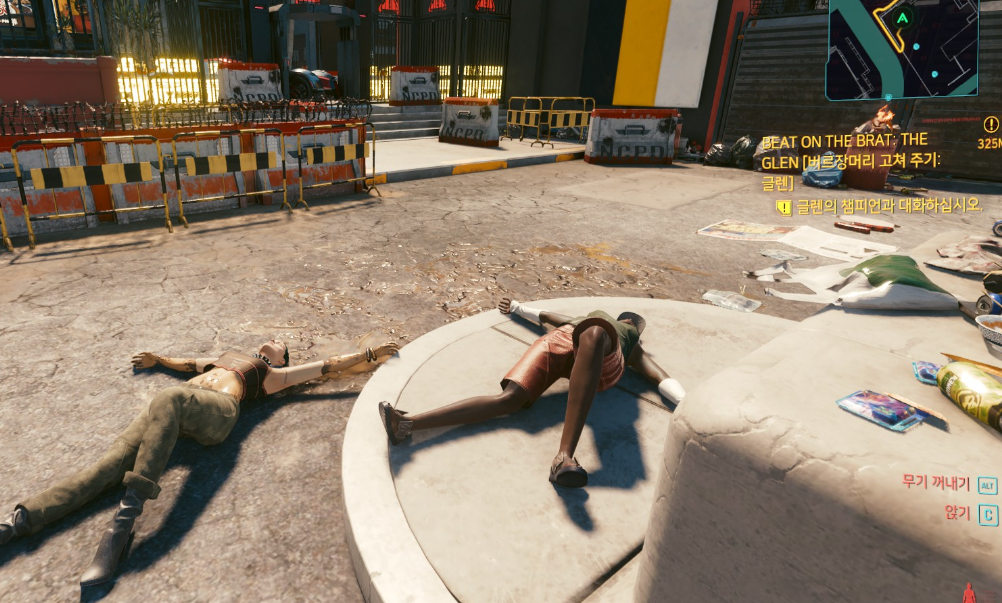
Task: Open the minimap
Action: click(x=902, y=49)
